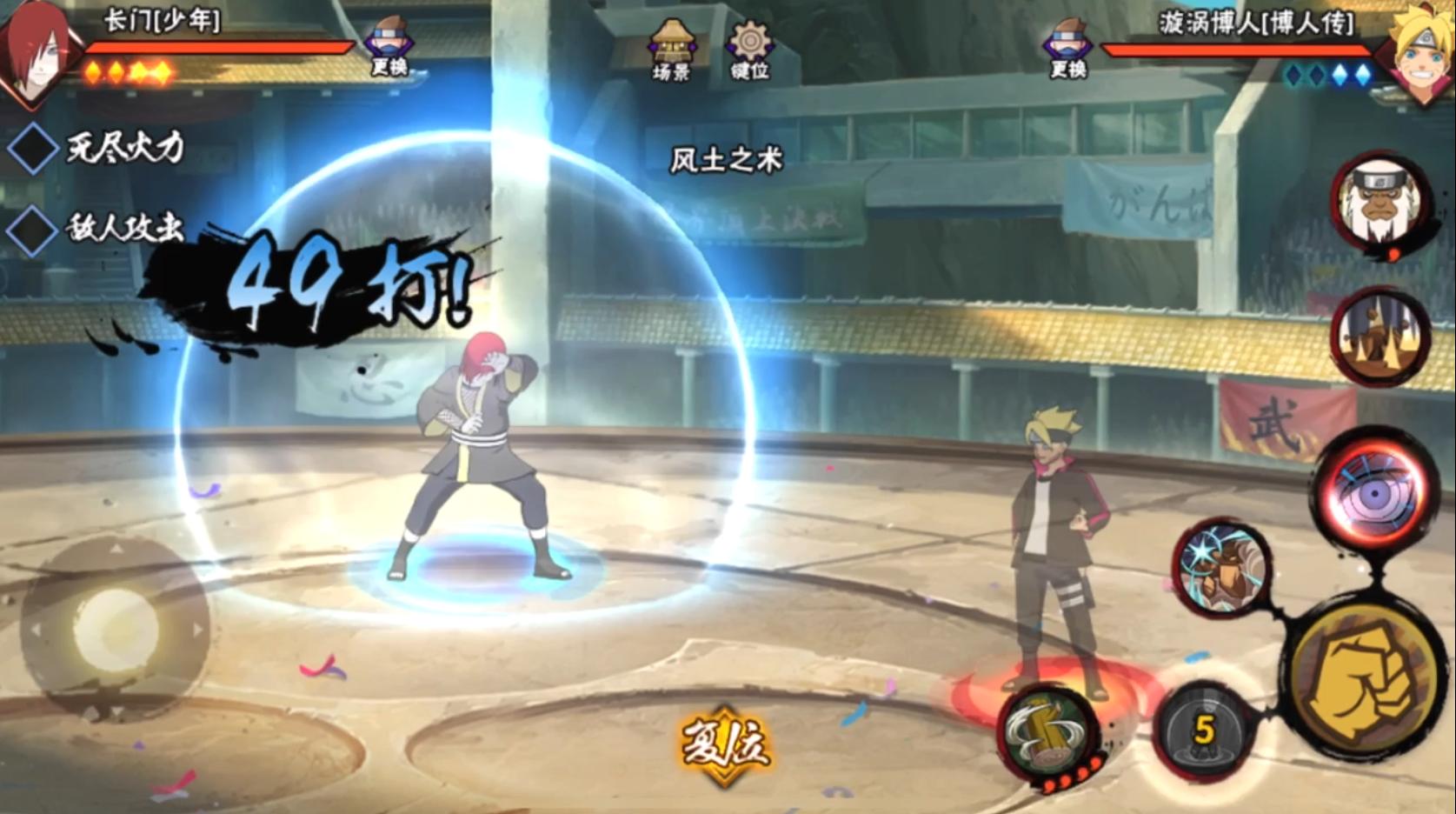1456x814 pixels.
Task: Click the right 更换 swap character button
Action: [1067, 50]
